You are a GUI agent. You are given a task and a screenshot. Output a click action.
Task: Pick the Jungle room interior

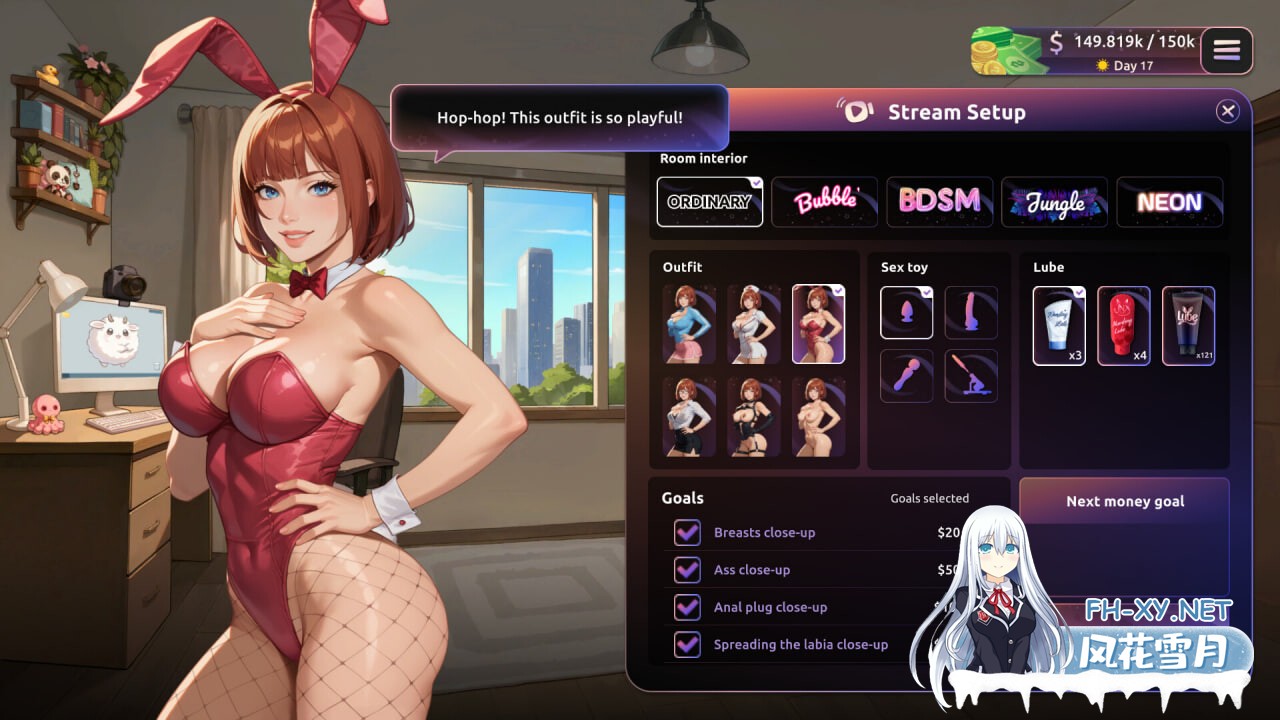coord(1054,202)
